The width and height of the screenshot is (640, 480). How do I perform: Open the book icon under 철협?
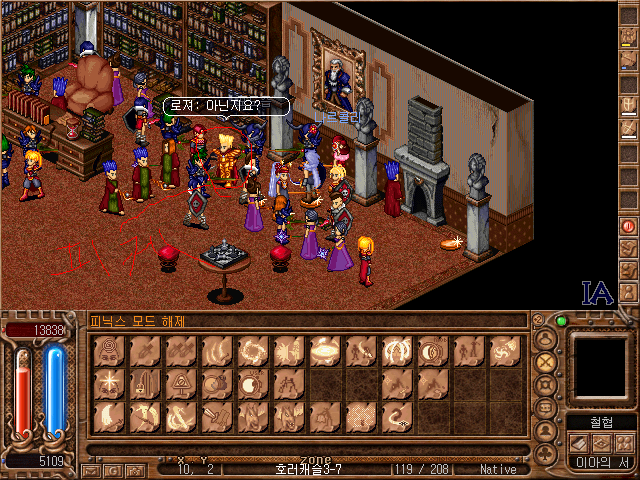(x=578, y=443)
